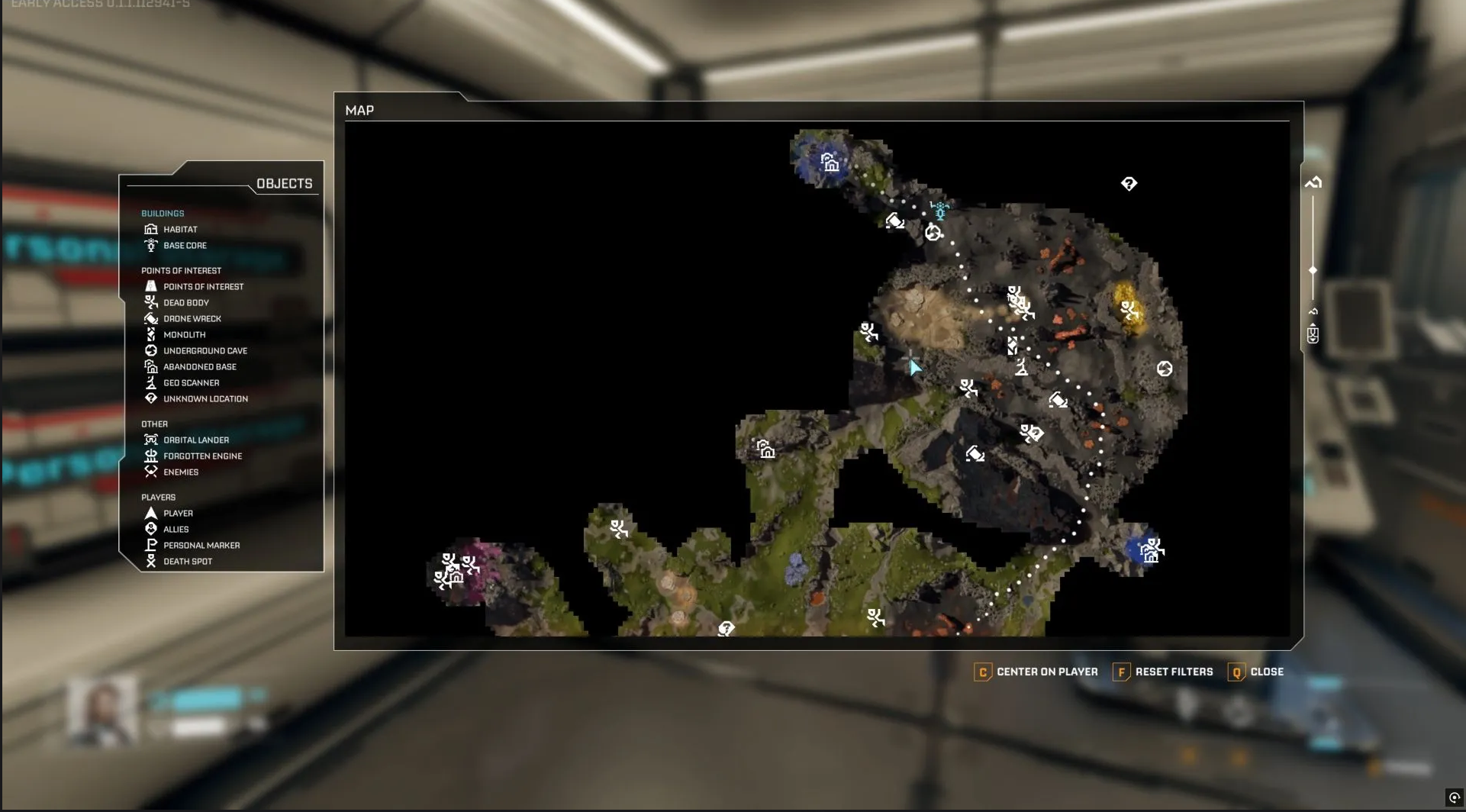Screen dimensions: 1466x812
Task: Toggle the Base Core legend entry
Action: coord(184,246)
